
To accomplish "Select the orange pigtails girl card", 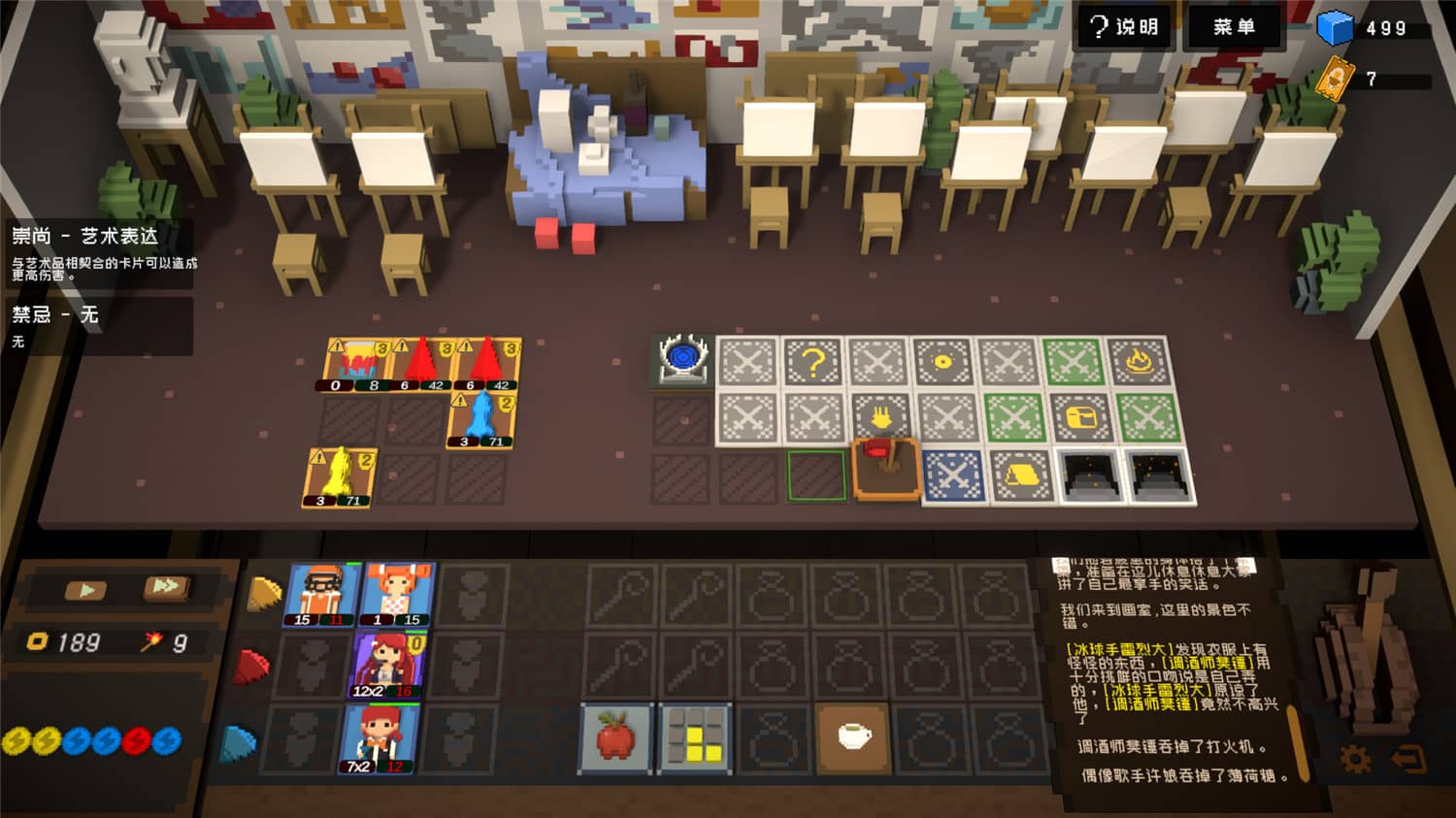I will pyautogui.click(x=397, y=594).
